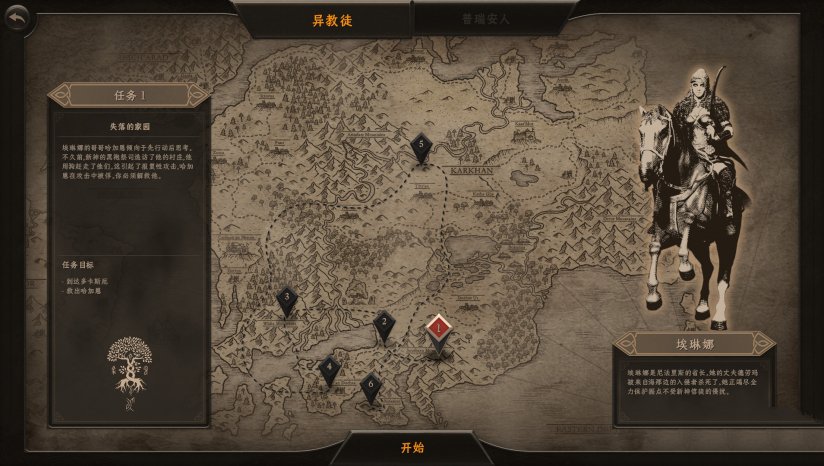Select mission marker 5 near Karkhan
This screenshot has height=466, width=824.
coord(421,146)
